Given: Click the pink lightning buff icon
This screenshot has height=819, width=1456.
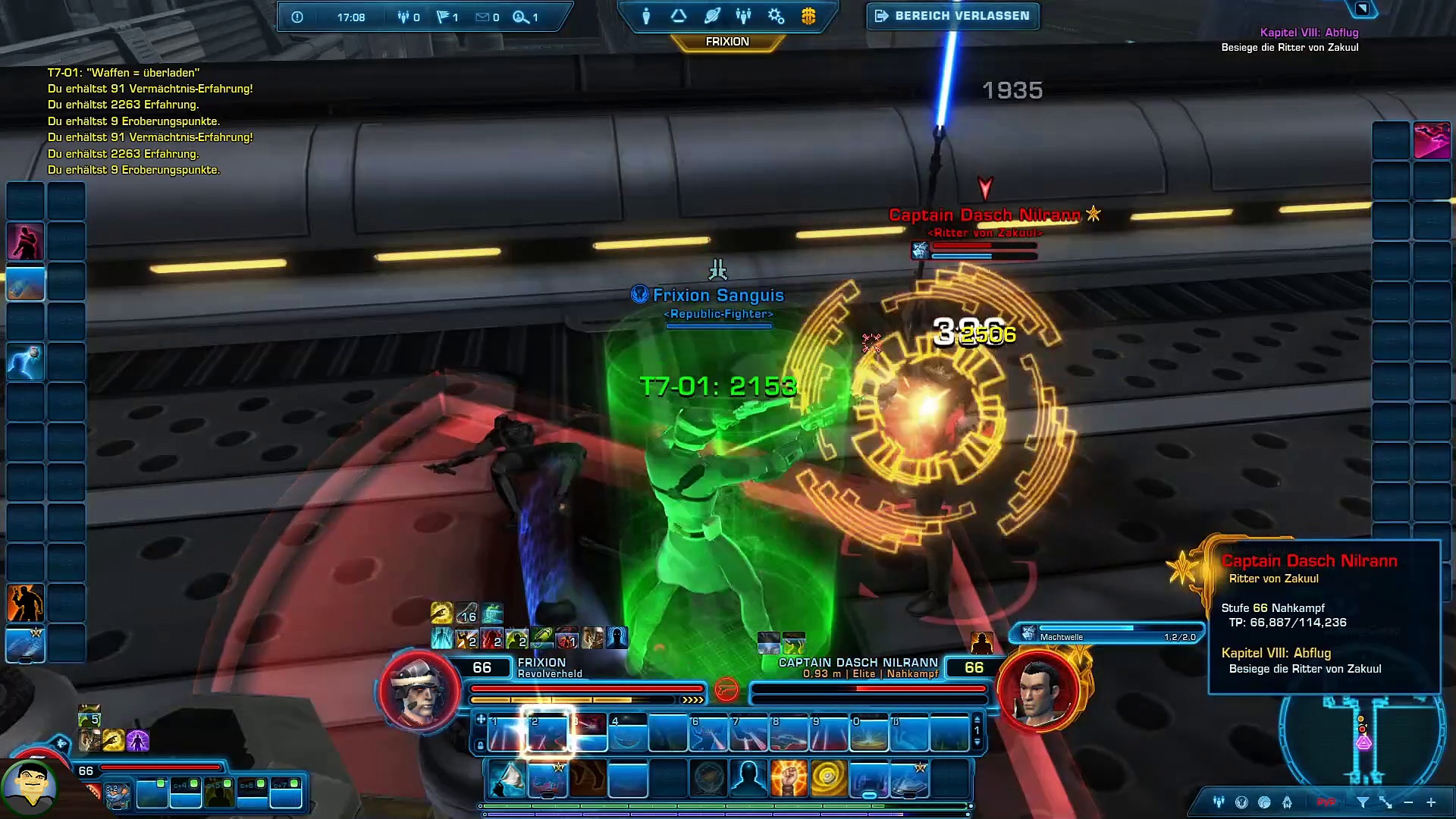Looking at the screenshot, I should (x=1432, y=141).
